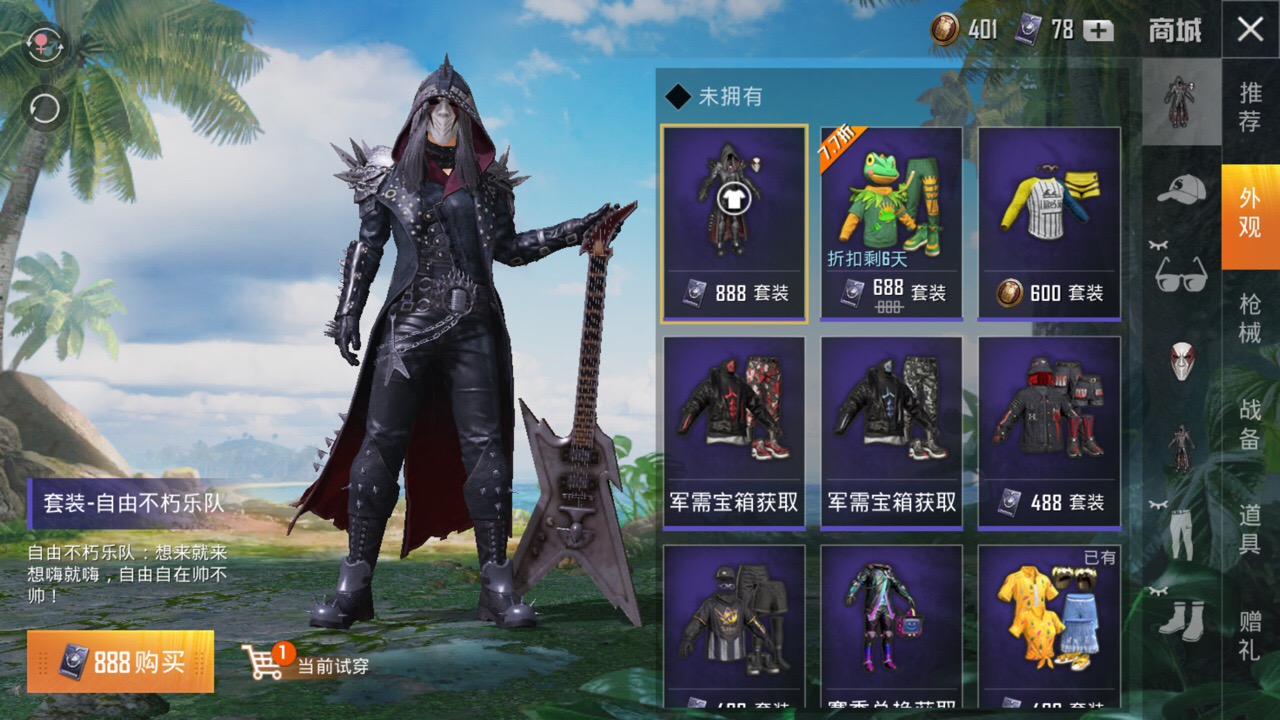Select the hooded rocker outfit for 888
This screenshot has height=720, width=1280.
[734, 223]
